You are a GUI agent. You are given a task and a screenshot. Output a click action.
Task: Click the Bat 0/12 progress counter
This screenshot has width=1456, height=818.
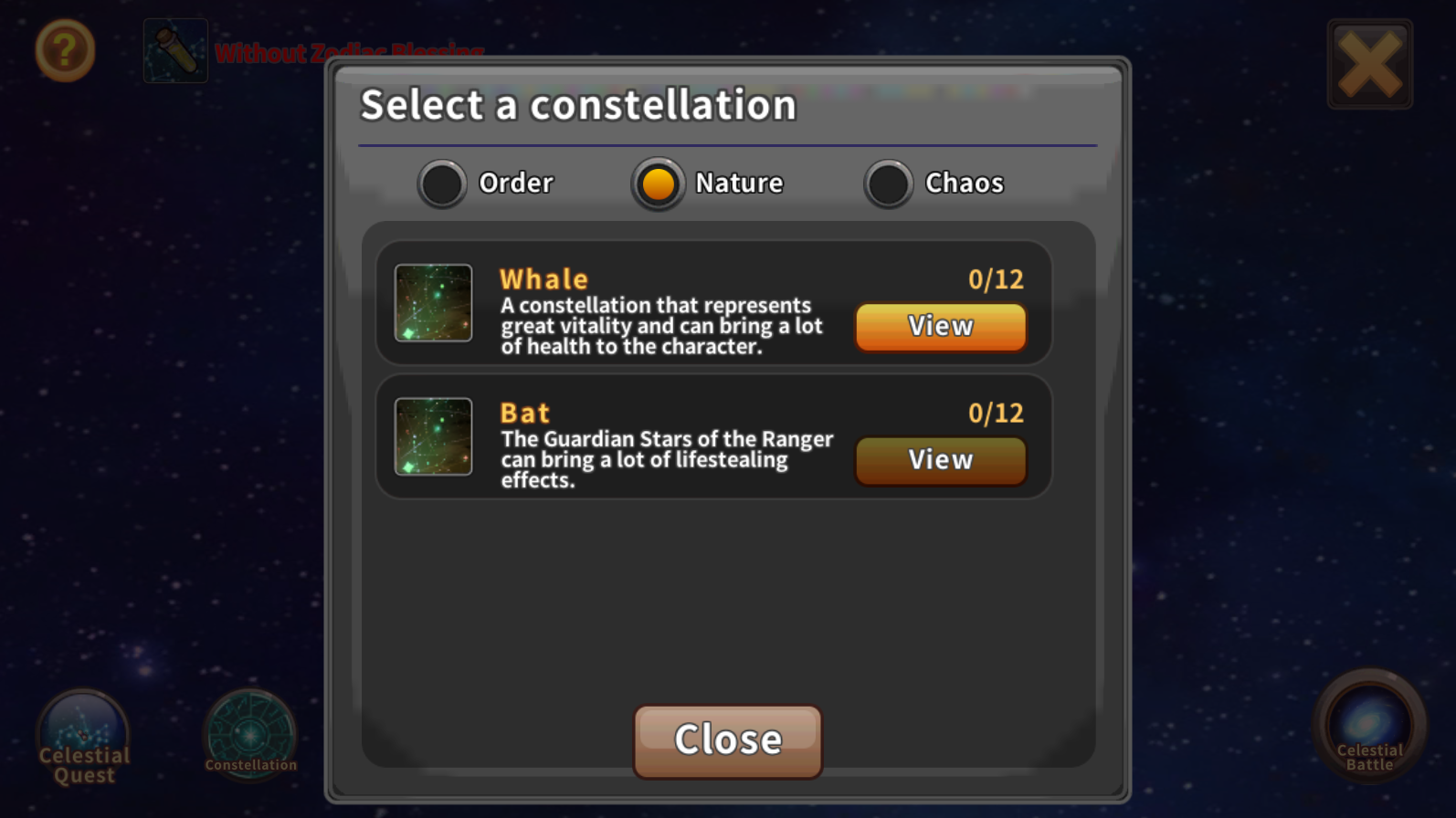(x=996, y=413)
